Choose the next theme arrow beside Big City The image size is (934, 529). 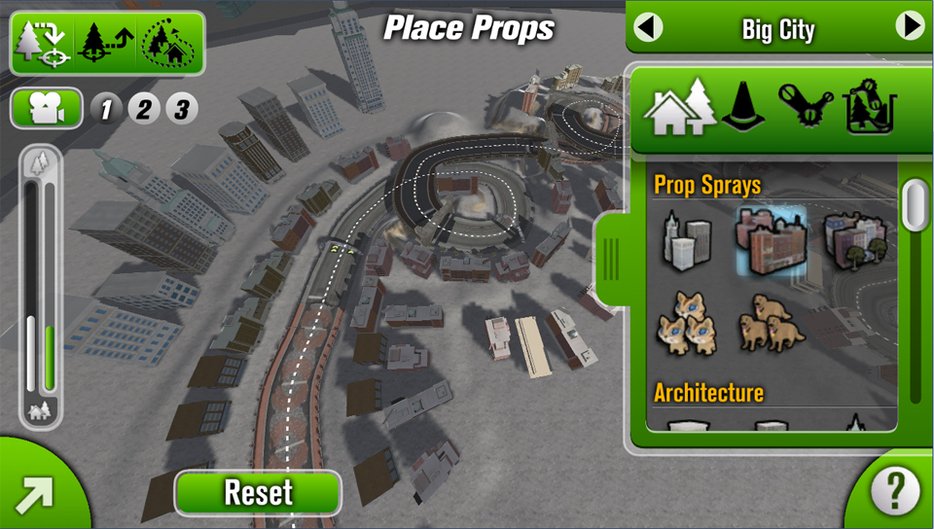pos(910,27)
